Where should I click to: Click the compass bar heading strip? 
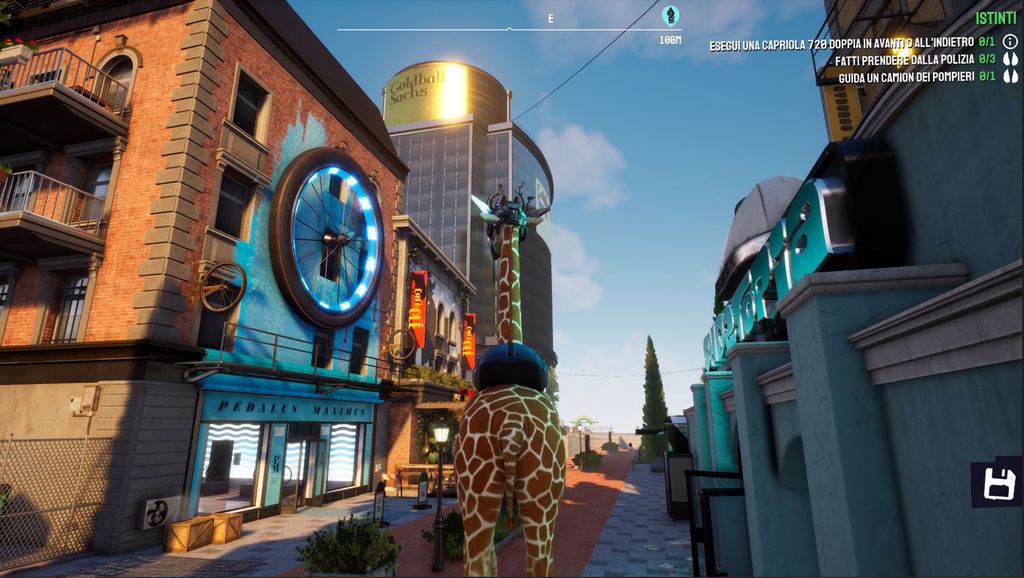508,28
